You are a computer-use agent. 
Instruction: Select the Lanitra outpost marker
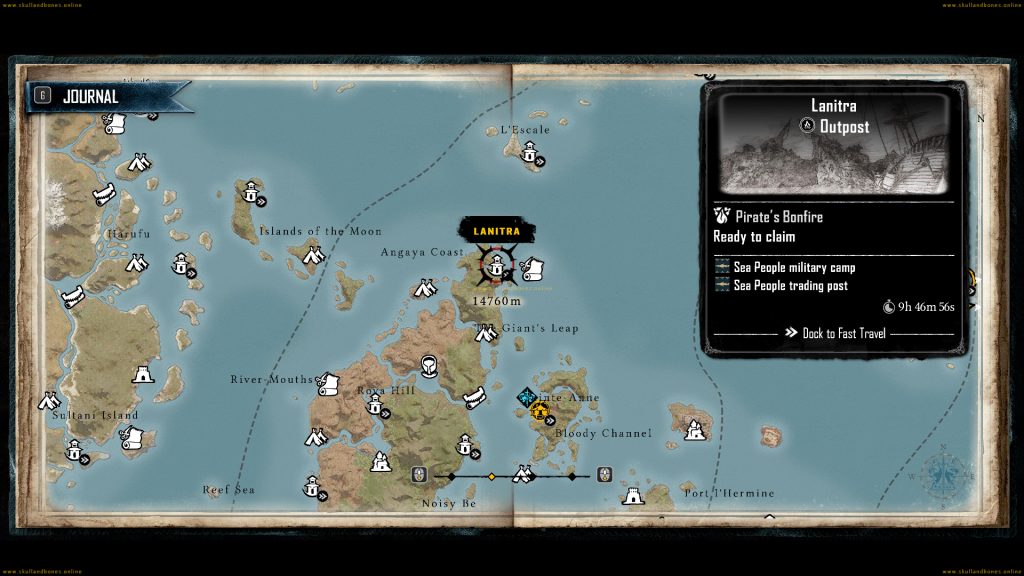pyautogui.click(x=494, y=265)
